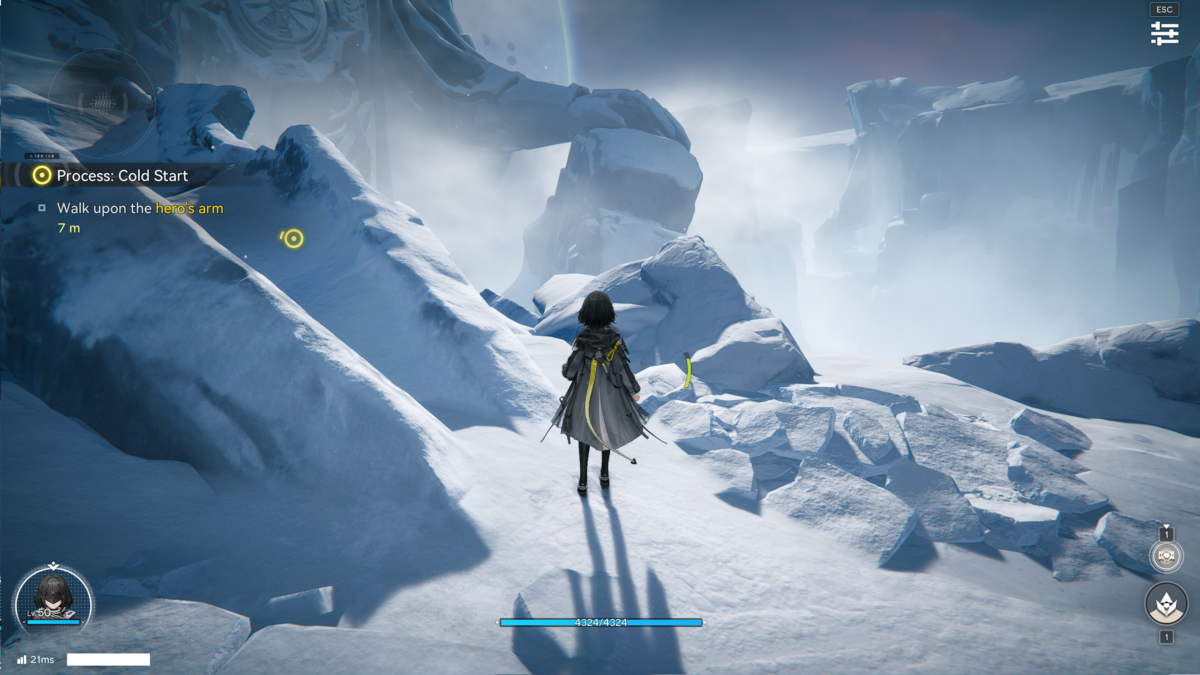The width and height of the screenshot is (1200, 675).
Task: Open the settings menu icon under ESC
Action: click(1164, 33)
